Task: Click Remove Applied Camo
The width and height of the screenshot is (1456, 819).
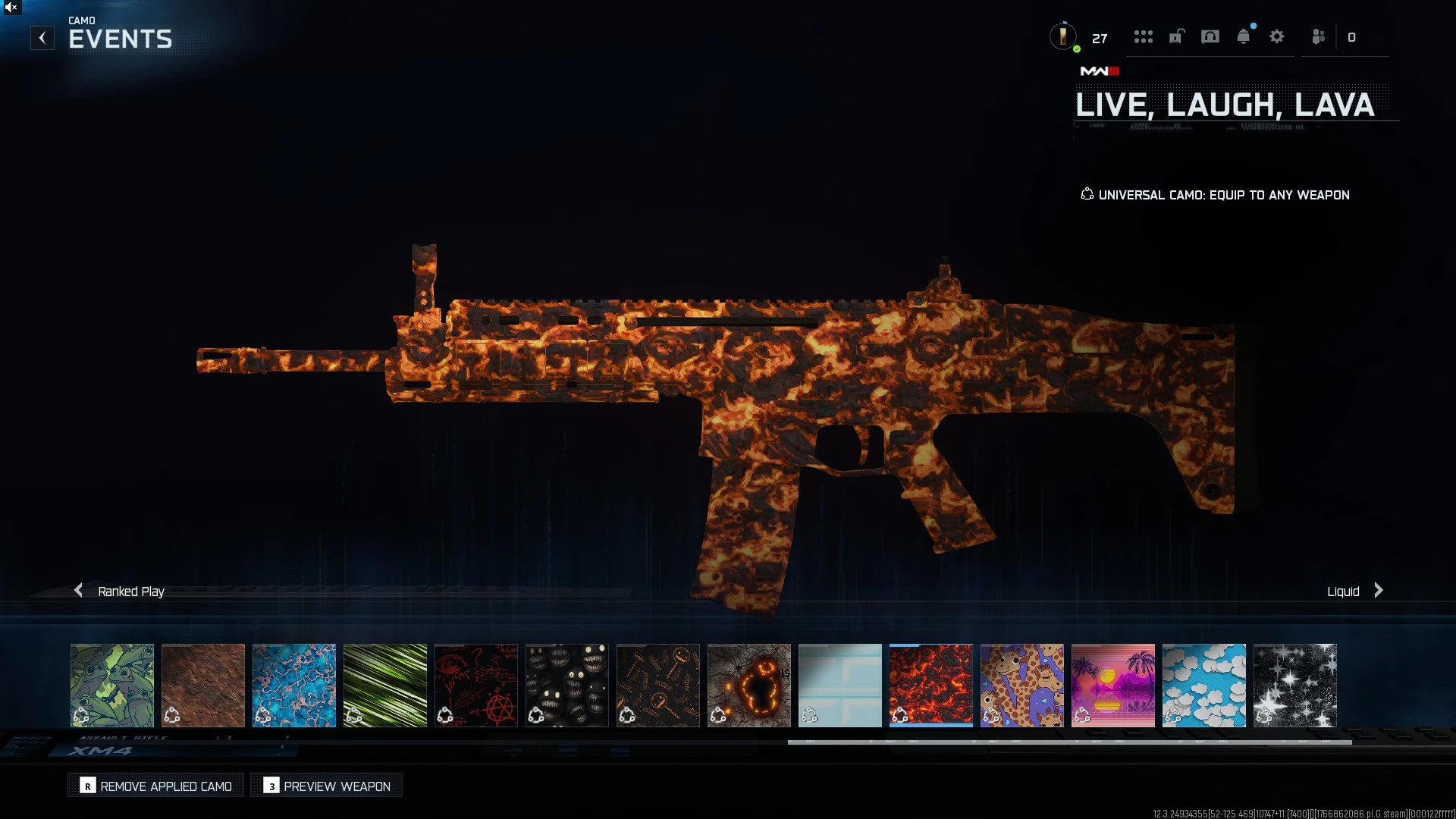Action: tap(155, 786)
